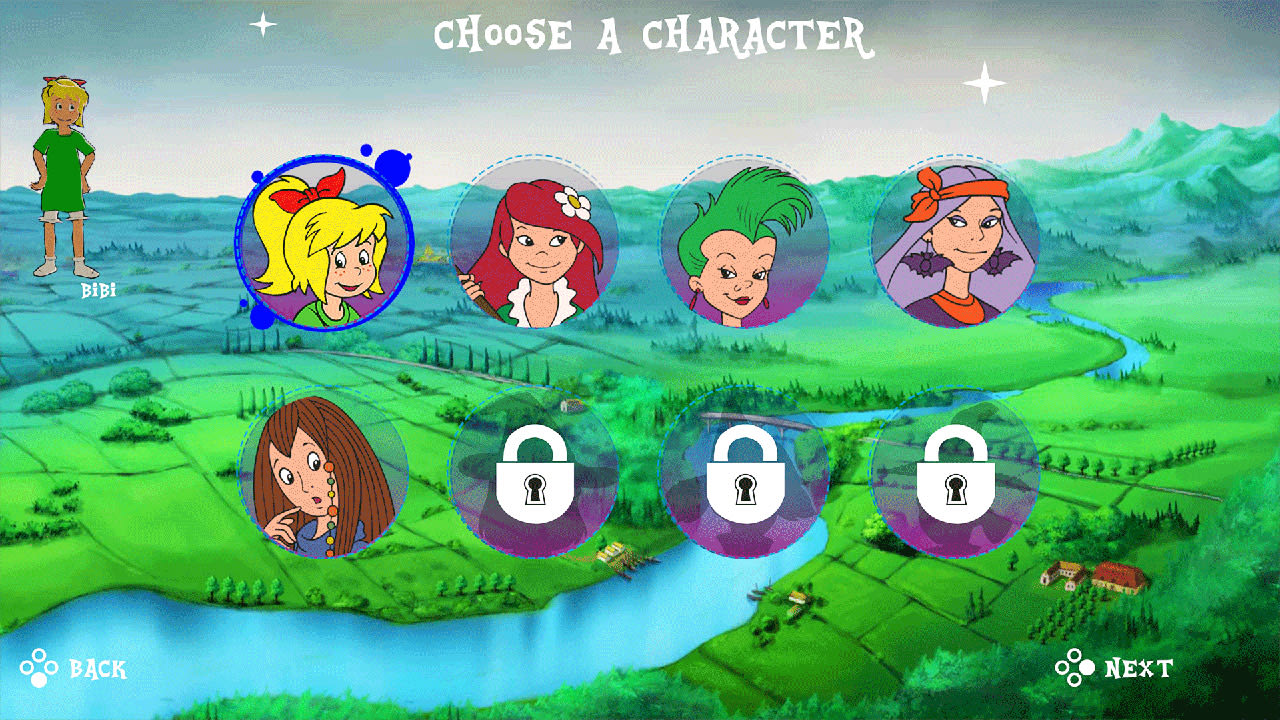The width and height of the screenshot is (1280, 720).
Task: Pick the witch wearing the orange headscarf
Action: (x=955, y=245)
